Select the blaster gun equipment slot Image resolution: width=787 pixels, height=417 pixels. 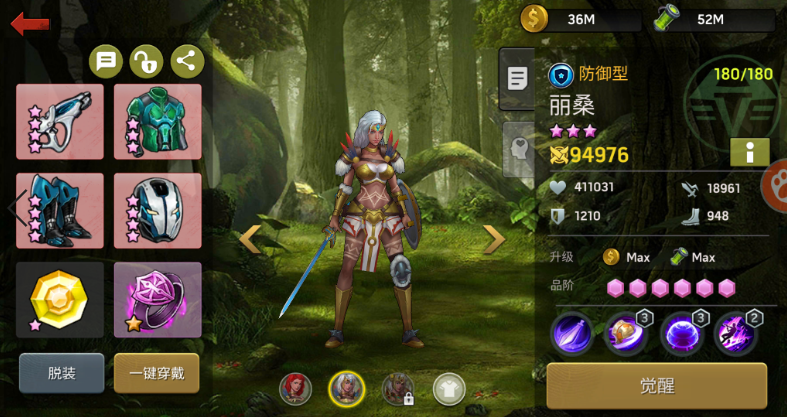pos(60,122)
